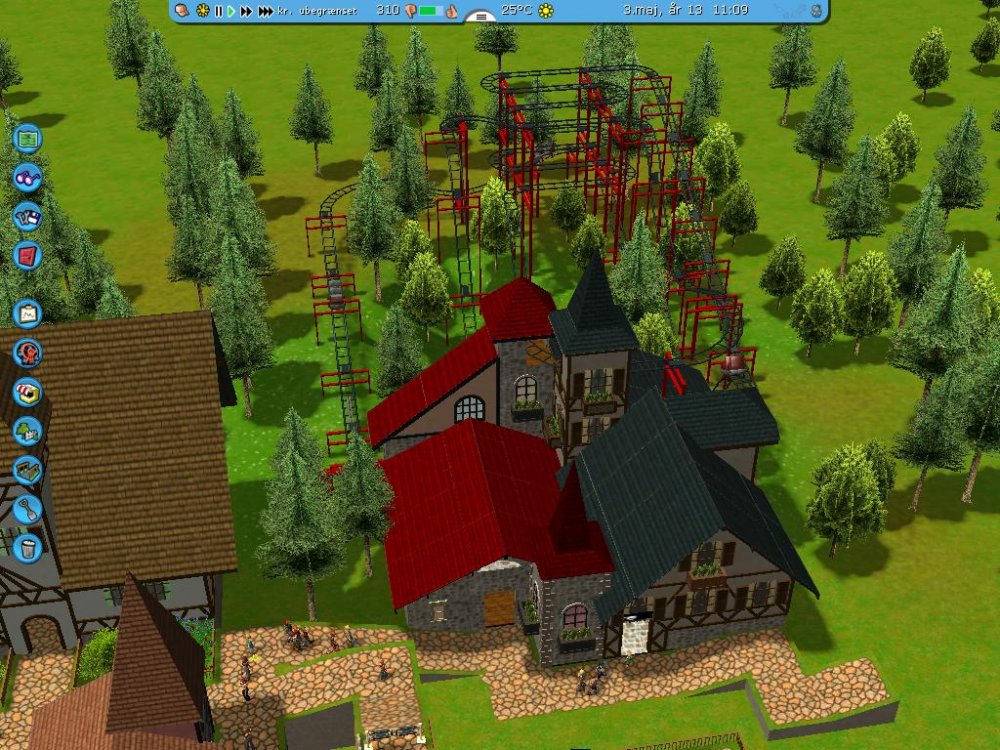The image size is (1000, 750).
Task: Open the scenery and trees menu
Action: pos(27,430)
